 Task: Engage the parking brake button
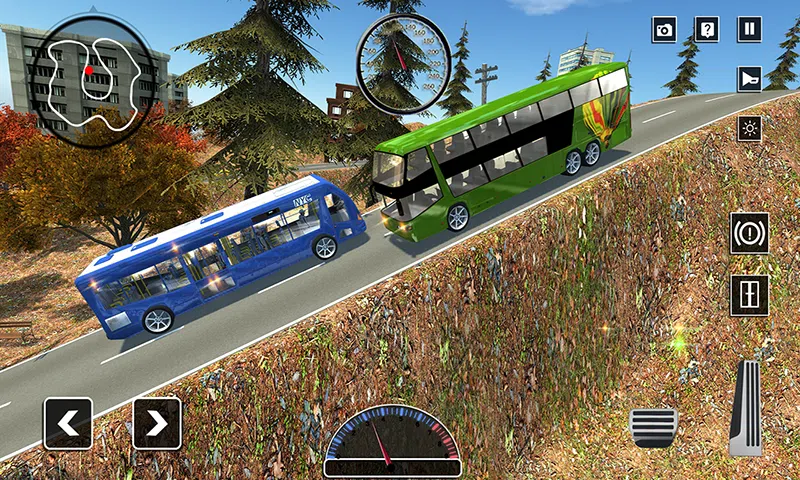[750, 233]
